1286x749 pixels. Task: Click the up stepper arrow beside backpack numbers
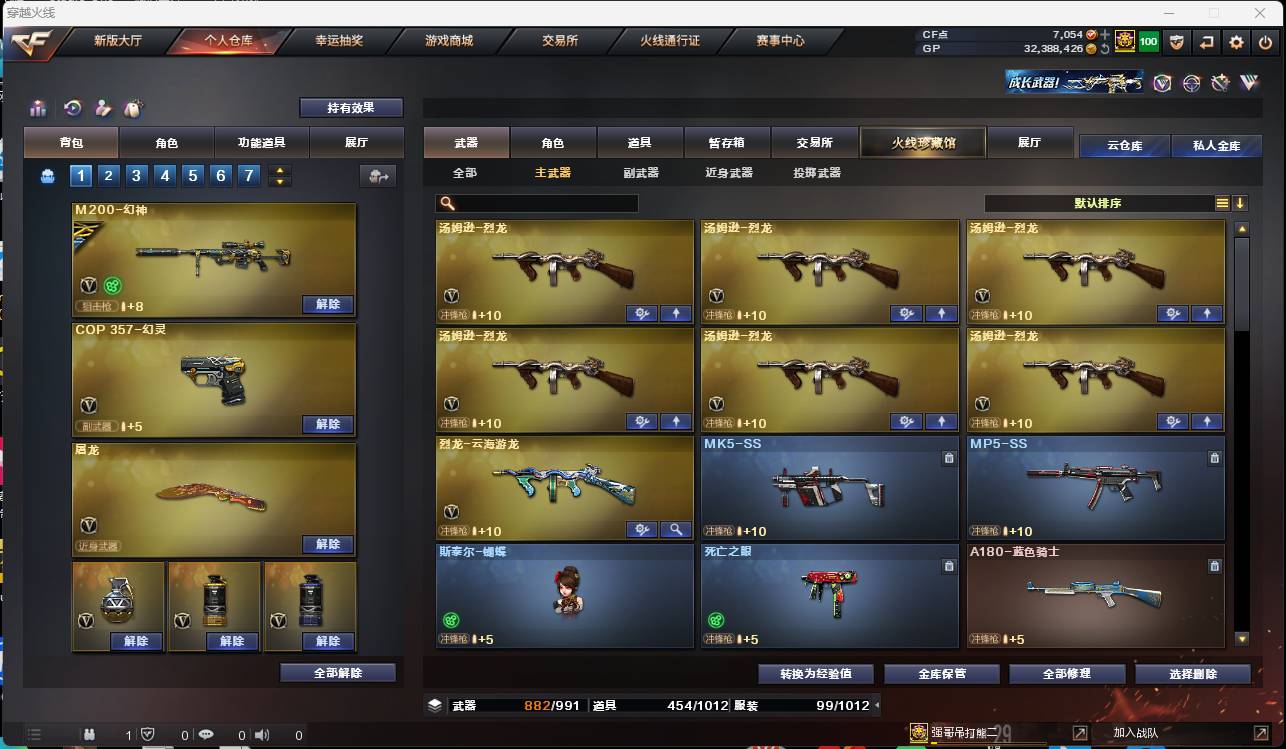(281, 169)
